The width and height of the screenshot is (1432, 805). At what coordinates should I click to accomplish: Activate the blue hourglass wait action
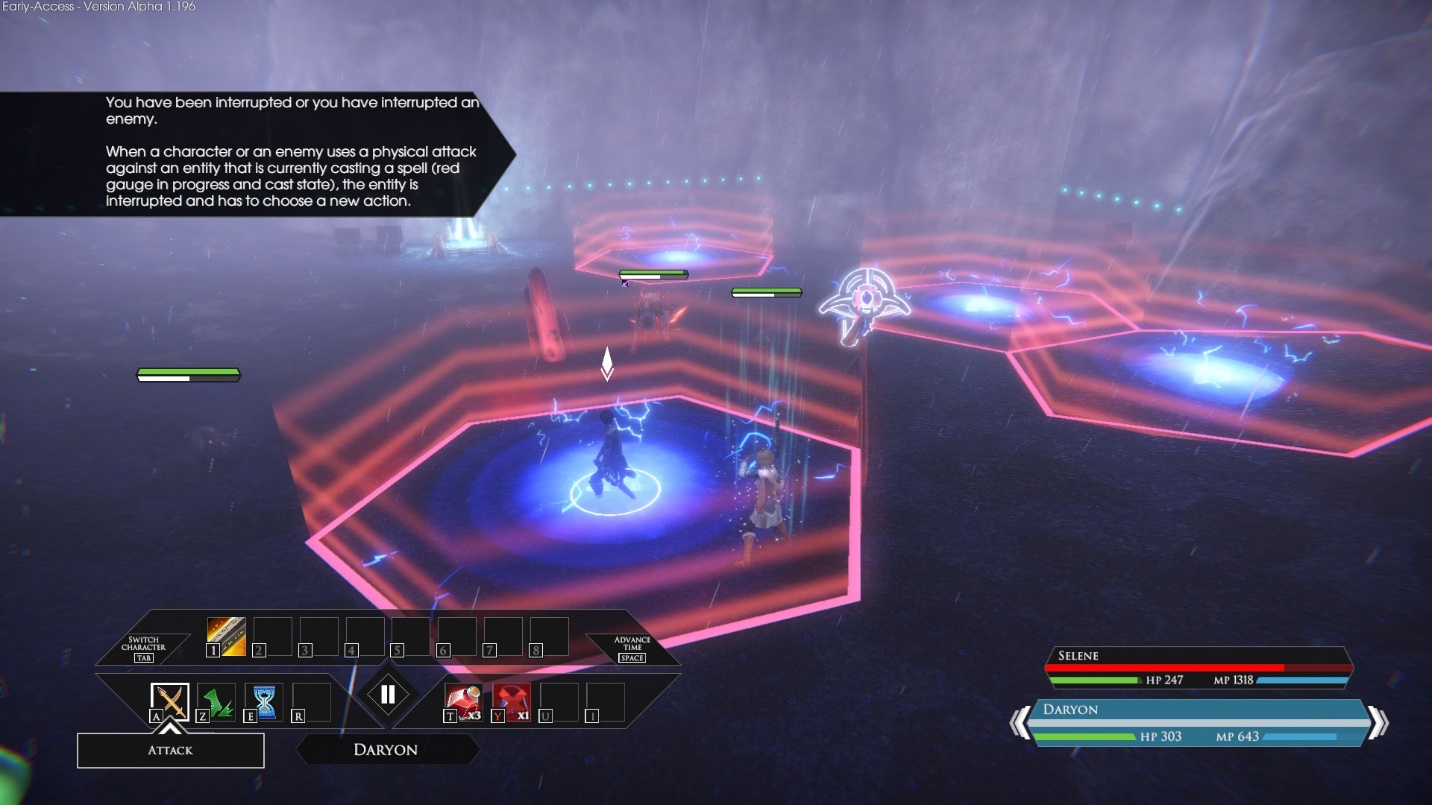click(x=264, y=701)
